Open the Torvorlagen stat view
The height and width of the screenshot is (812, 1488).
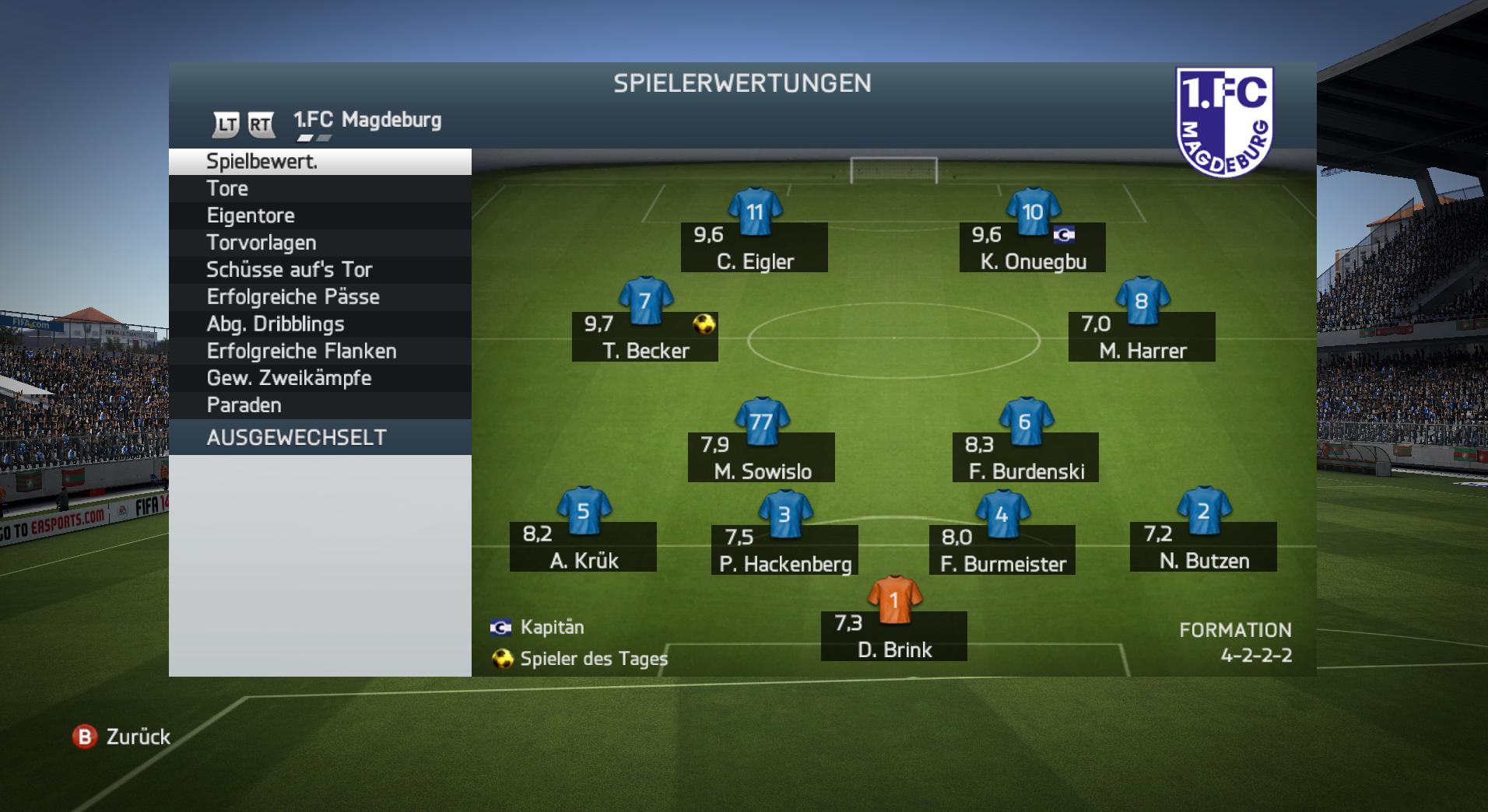(319, 243)
